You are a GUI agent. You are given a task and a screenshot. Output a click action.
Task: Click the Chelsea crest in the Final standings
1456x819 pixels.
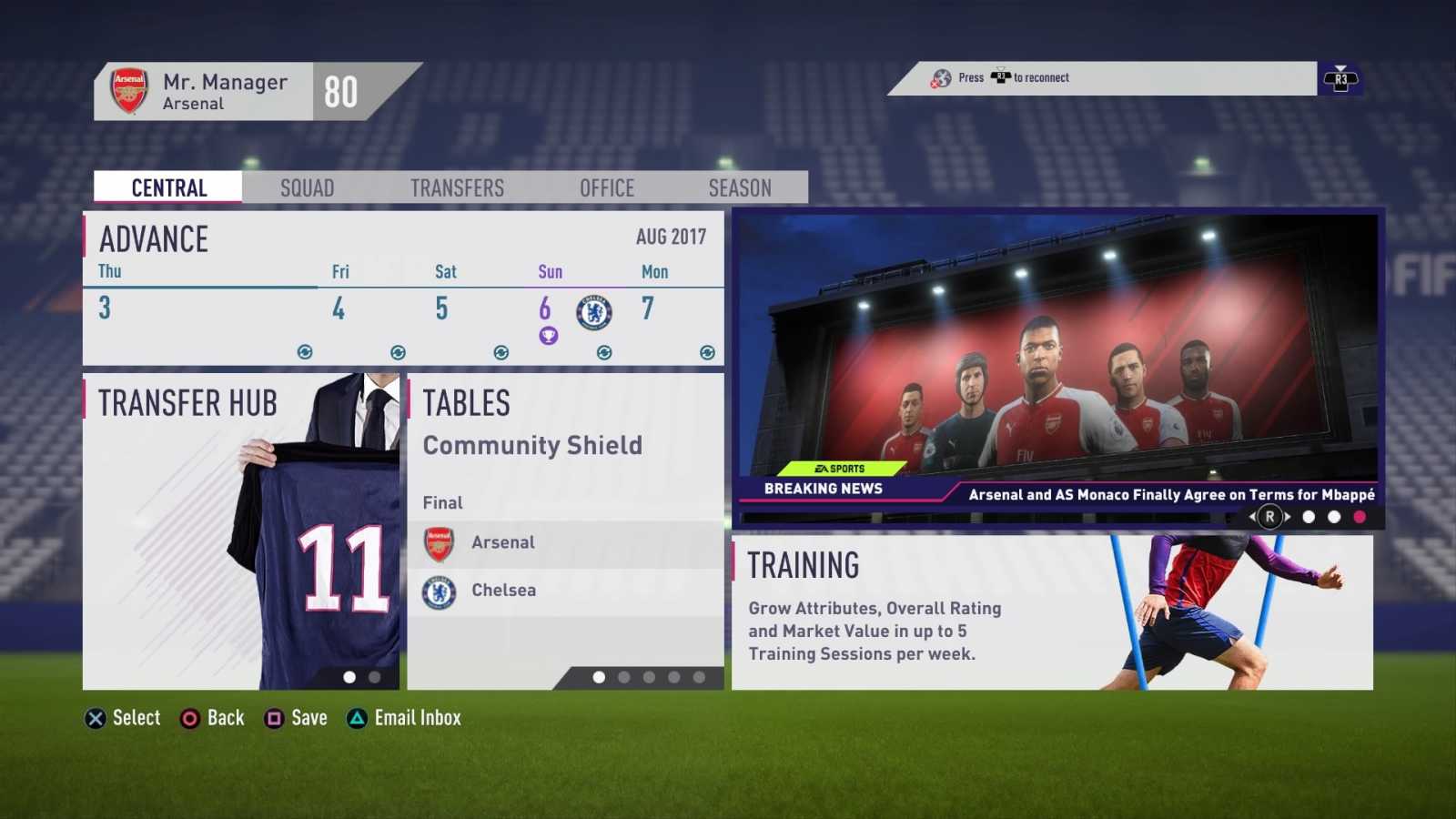440,591
